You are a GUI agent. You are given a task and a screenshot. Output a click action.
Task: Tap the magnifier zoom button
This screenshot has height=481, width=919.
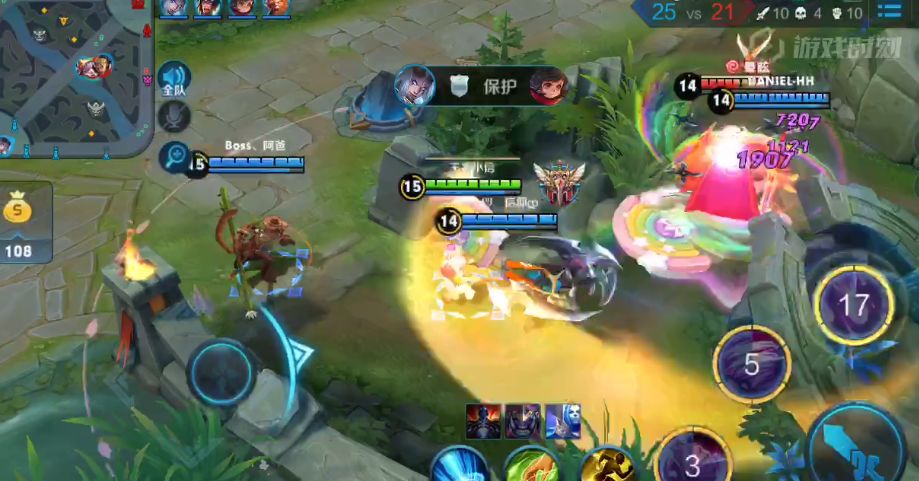coord(174,156)
